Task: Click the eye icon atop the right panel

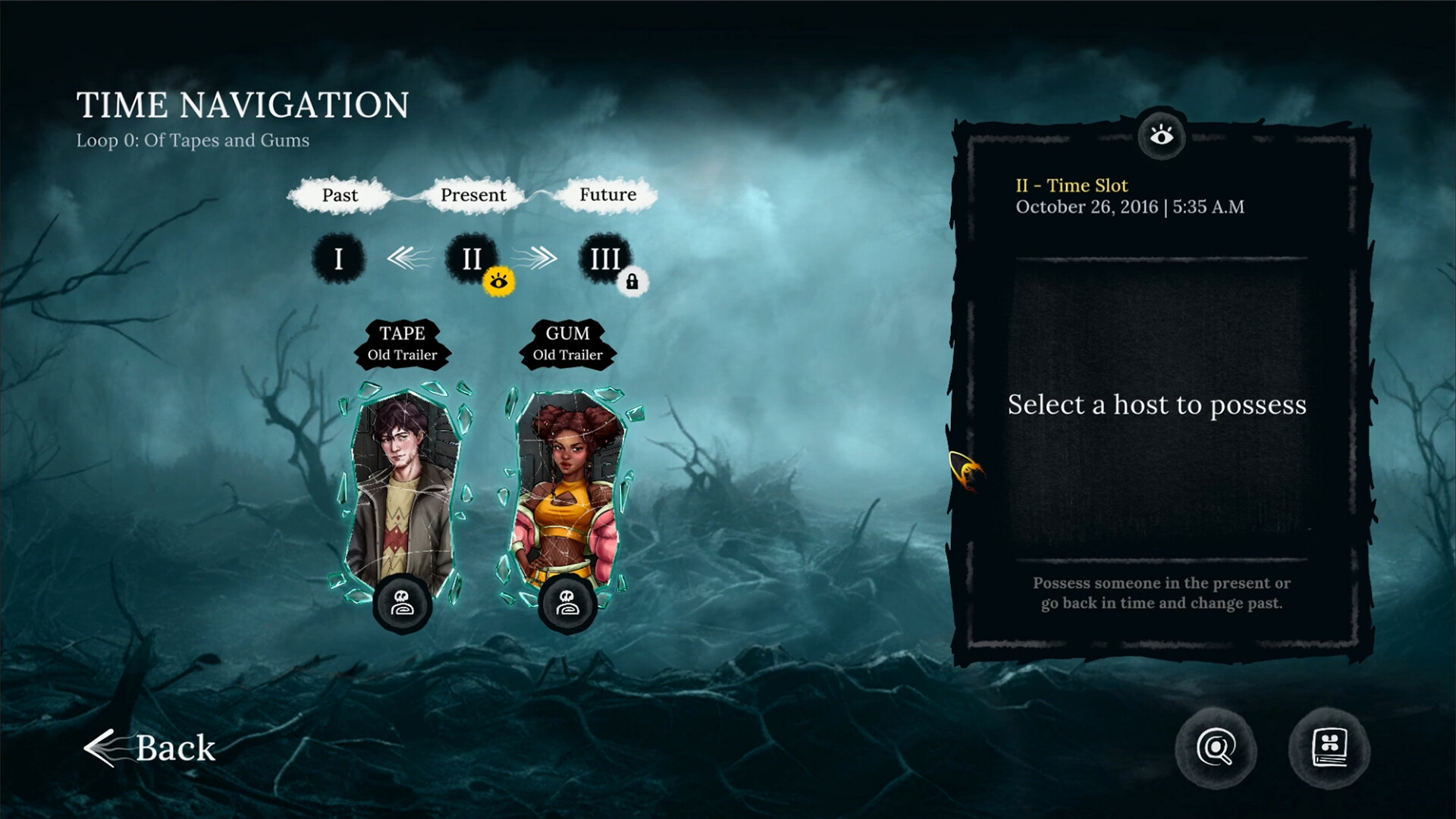Action: click(x=1160, y=136)
